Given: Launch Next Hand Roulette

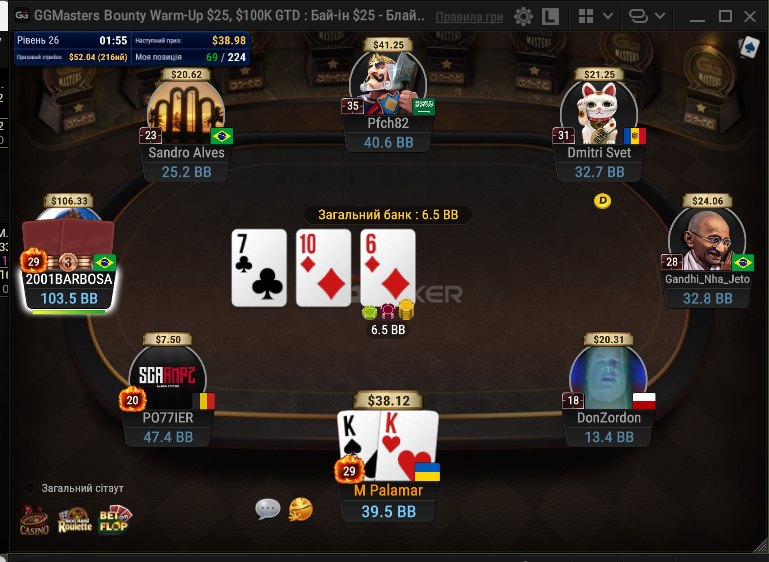Looking at the screenshot, I should click(x=74, y=520).
